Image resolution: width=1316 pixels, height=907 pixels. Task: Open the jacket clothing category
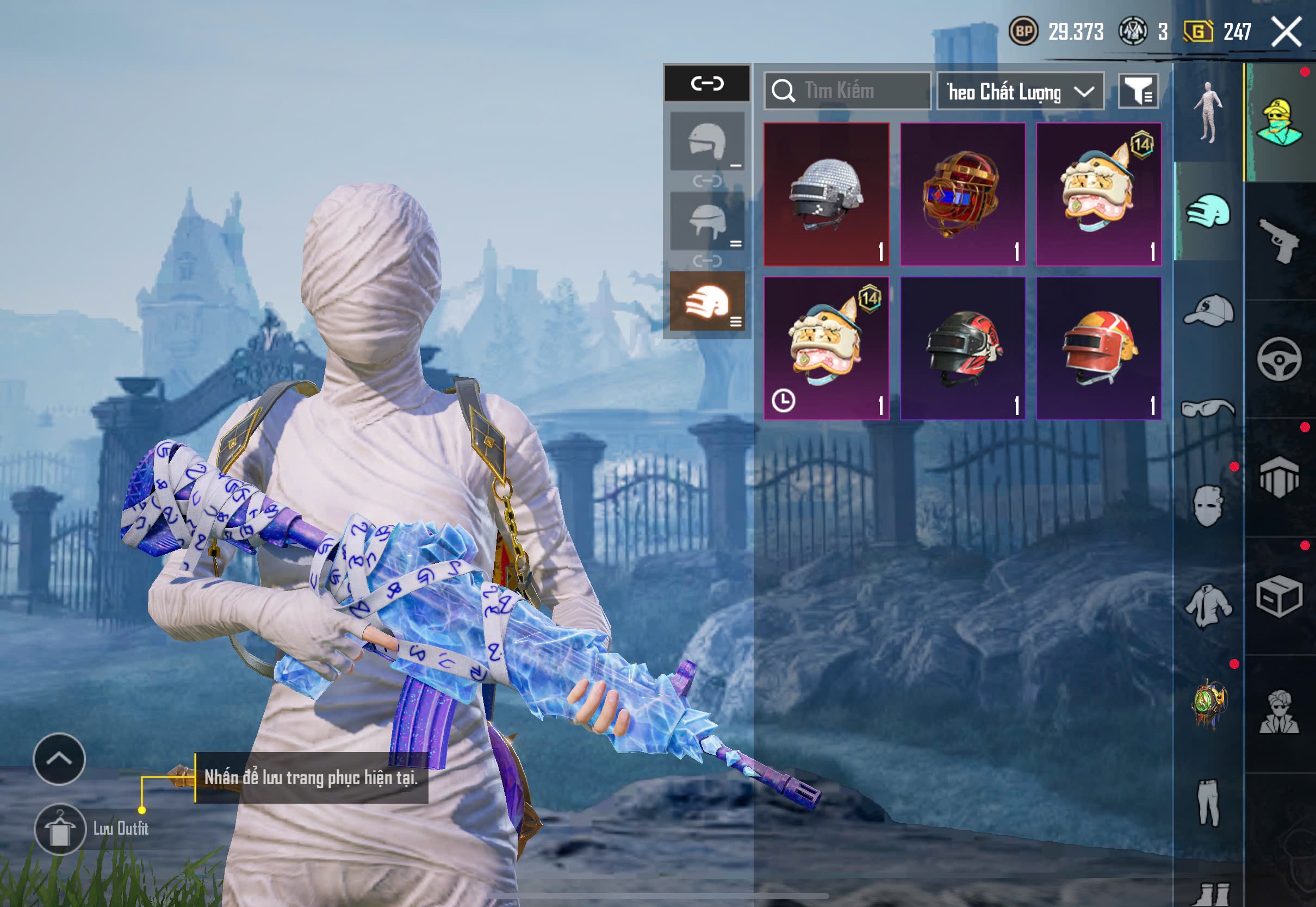[1208, 606]
